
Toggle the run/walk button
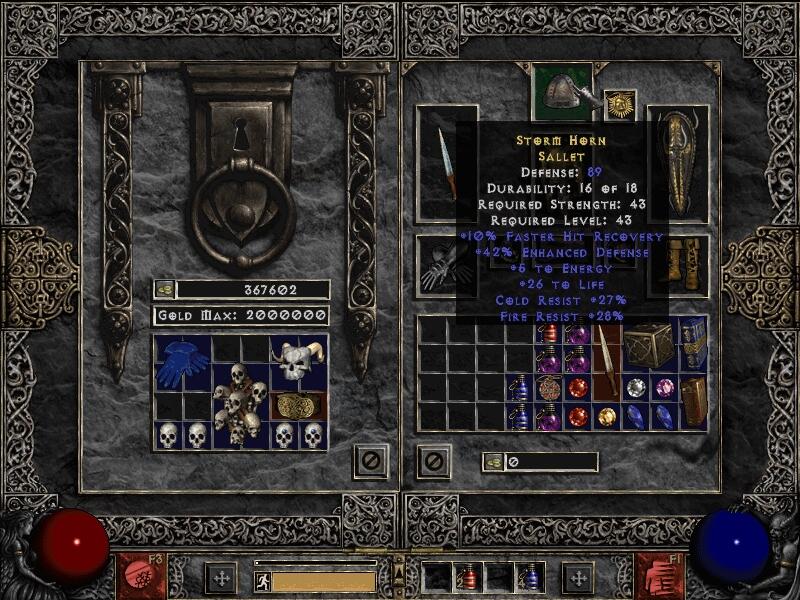pyautogui.click(x=262, y=579)
